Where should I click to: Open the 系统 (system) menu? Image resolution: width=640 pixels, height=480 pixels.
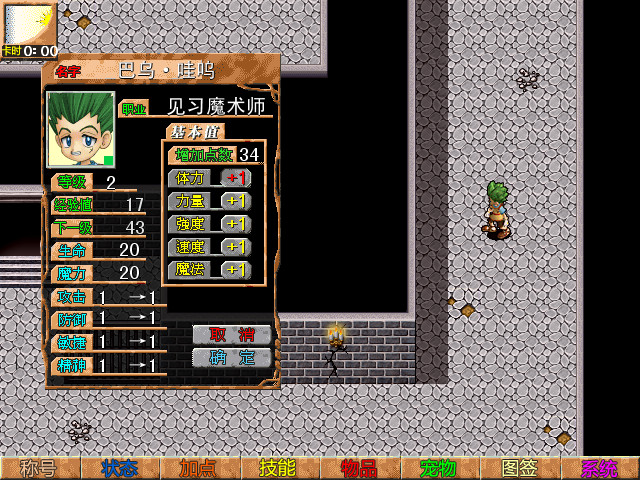click(x=600, y=468)
